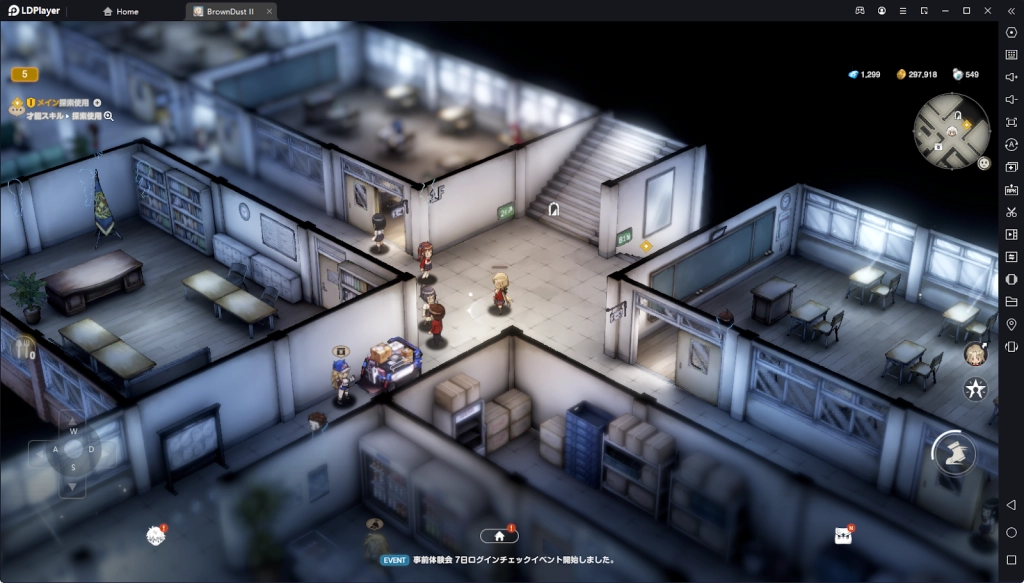Image resolution: width=1024 pixels, height=583 pixels.
Task: Tap the potion flask currency counter
Action: point(966,75)
